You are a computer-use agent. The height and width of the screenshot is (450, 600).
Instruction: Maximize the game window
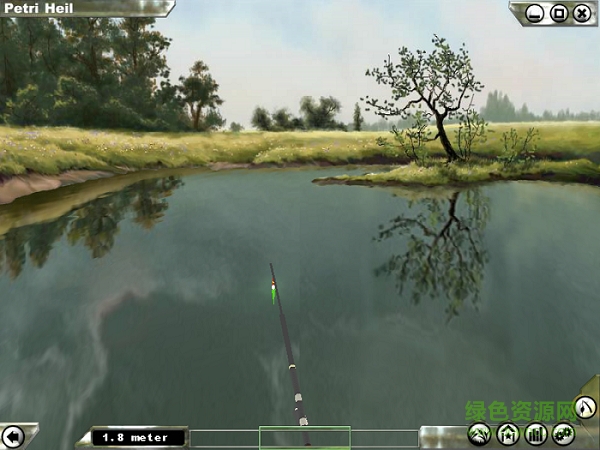559,13
